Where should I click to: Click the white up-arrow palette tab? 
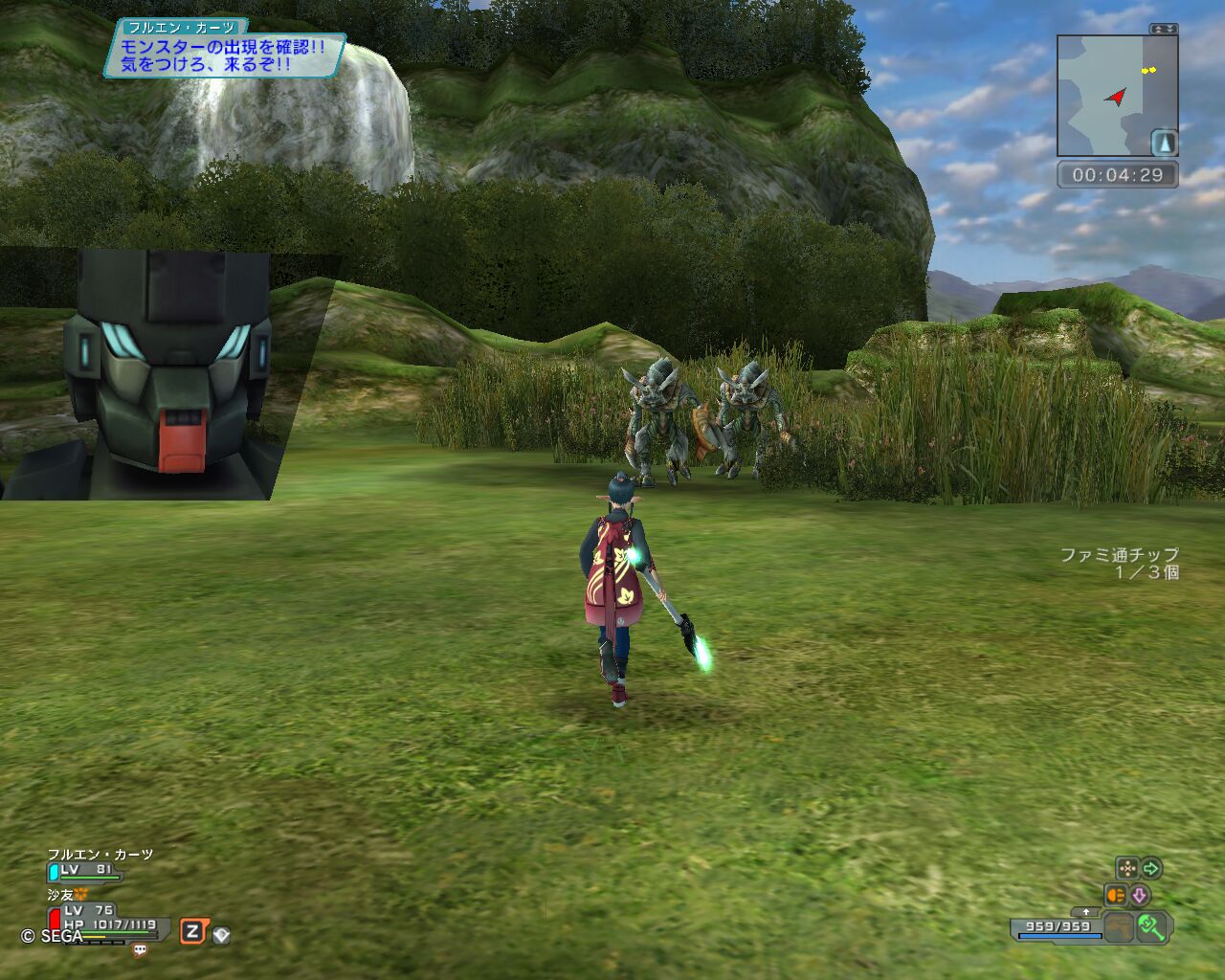[1085, 912]
